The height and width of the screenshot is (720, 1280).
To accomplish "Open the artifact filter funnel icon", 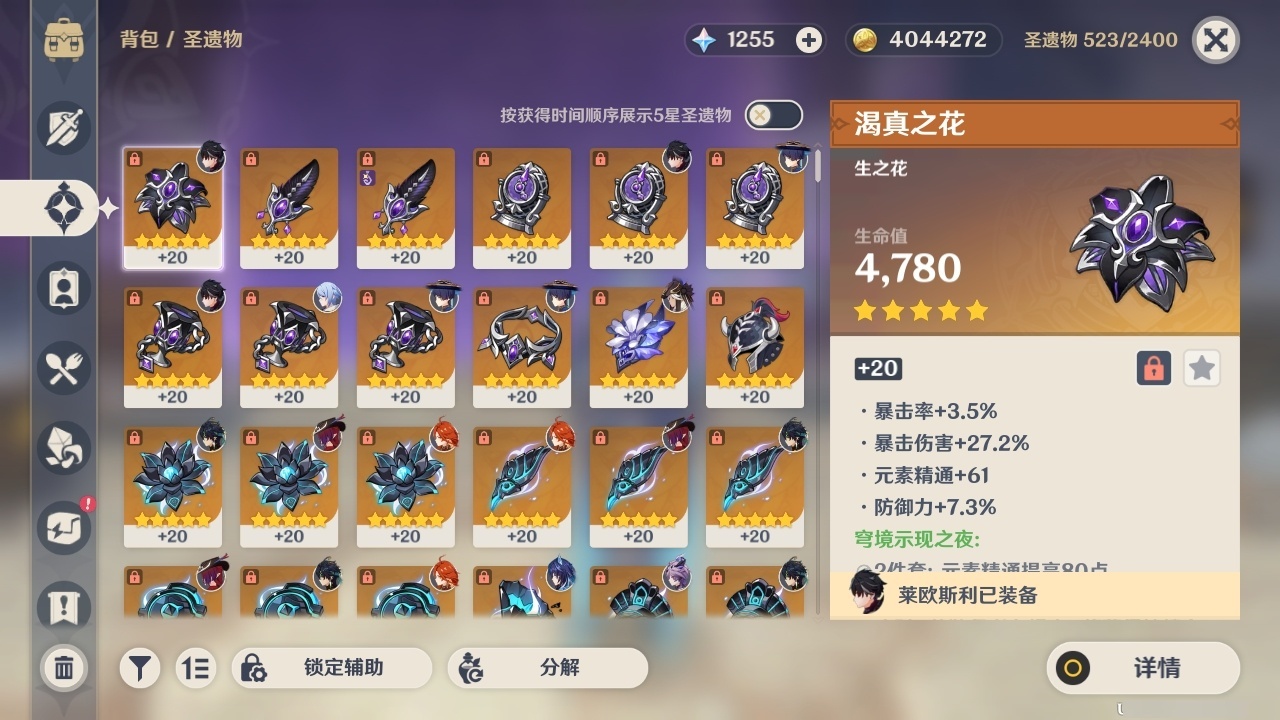I will (x=140, y=668).
